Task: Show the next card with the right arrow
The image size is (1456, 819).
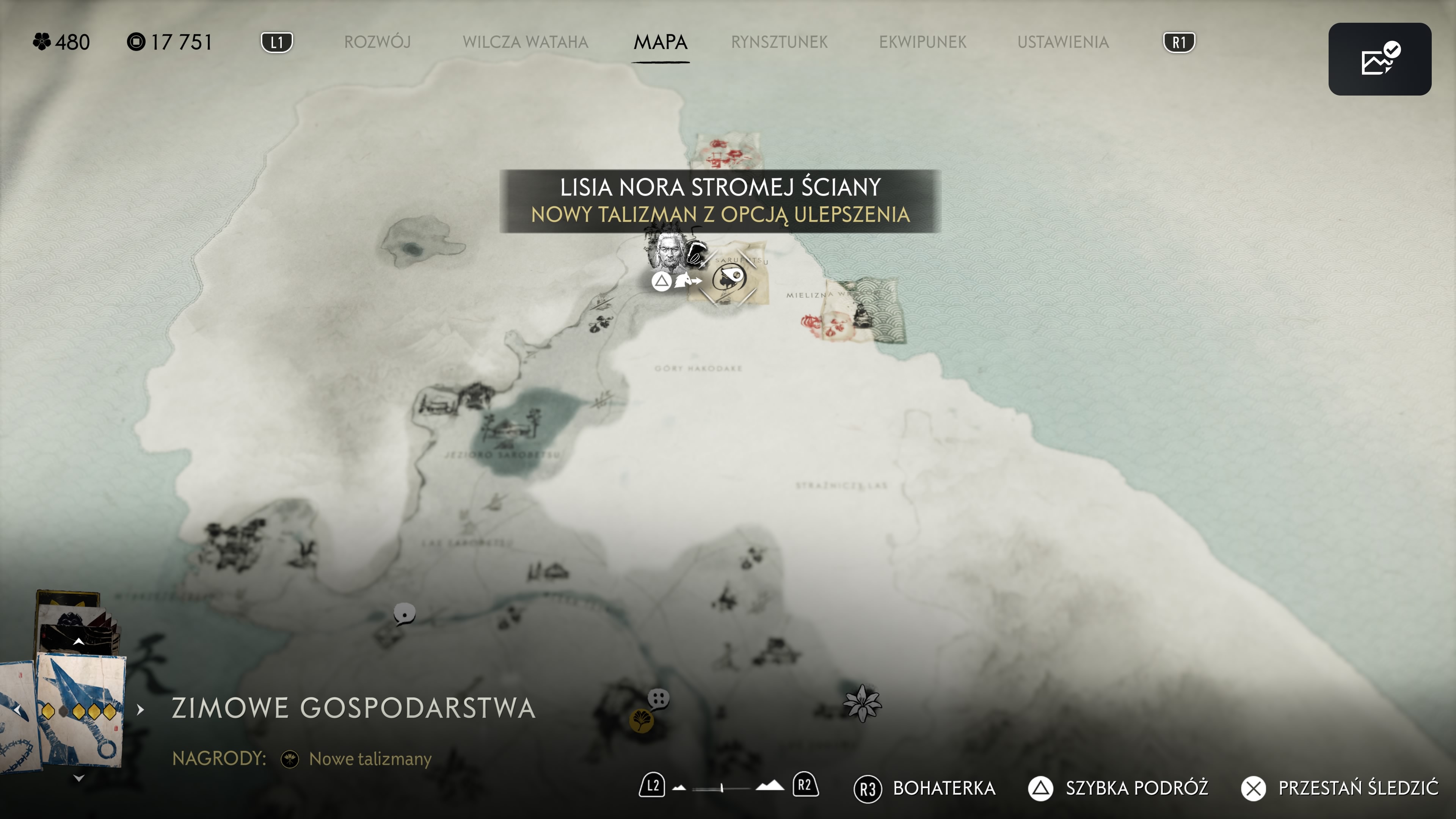Action: (x=140, y=709)
